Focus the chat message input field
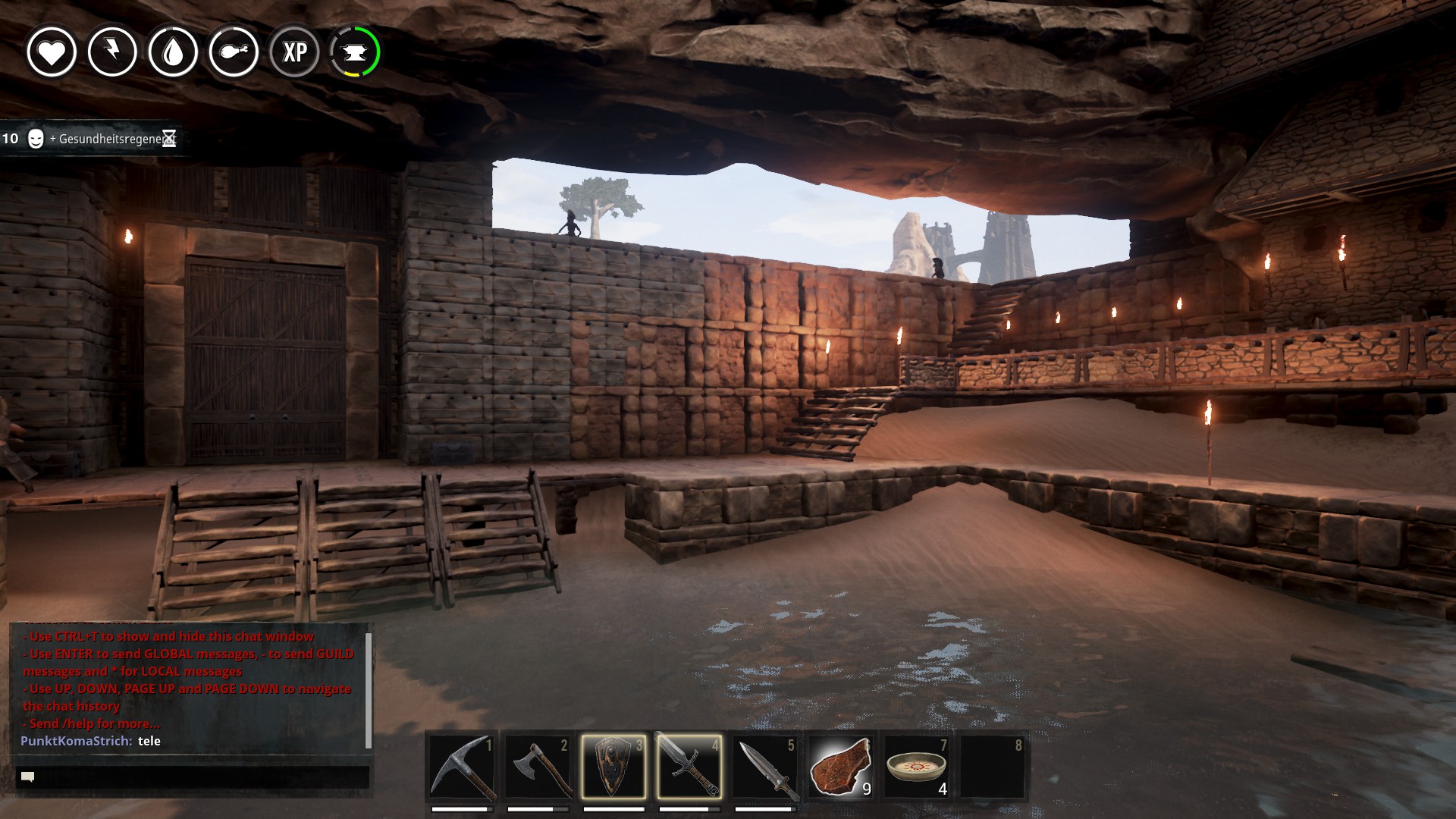The height and width of the screenshot is (819, 1456). click(193, 777)
